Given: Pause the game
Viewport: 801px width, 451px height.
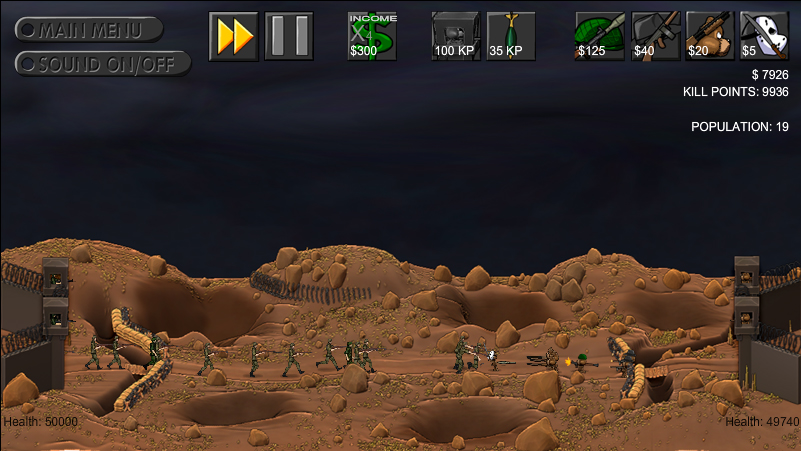Looking at the screenshot, I should click(x=289, y=36).
